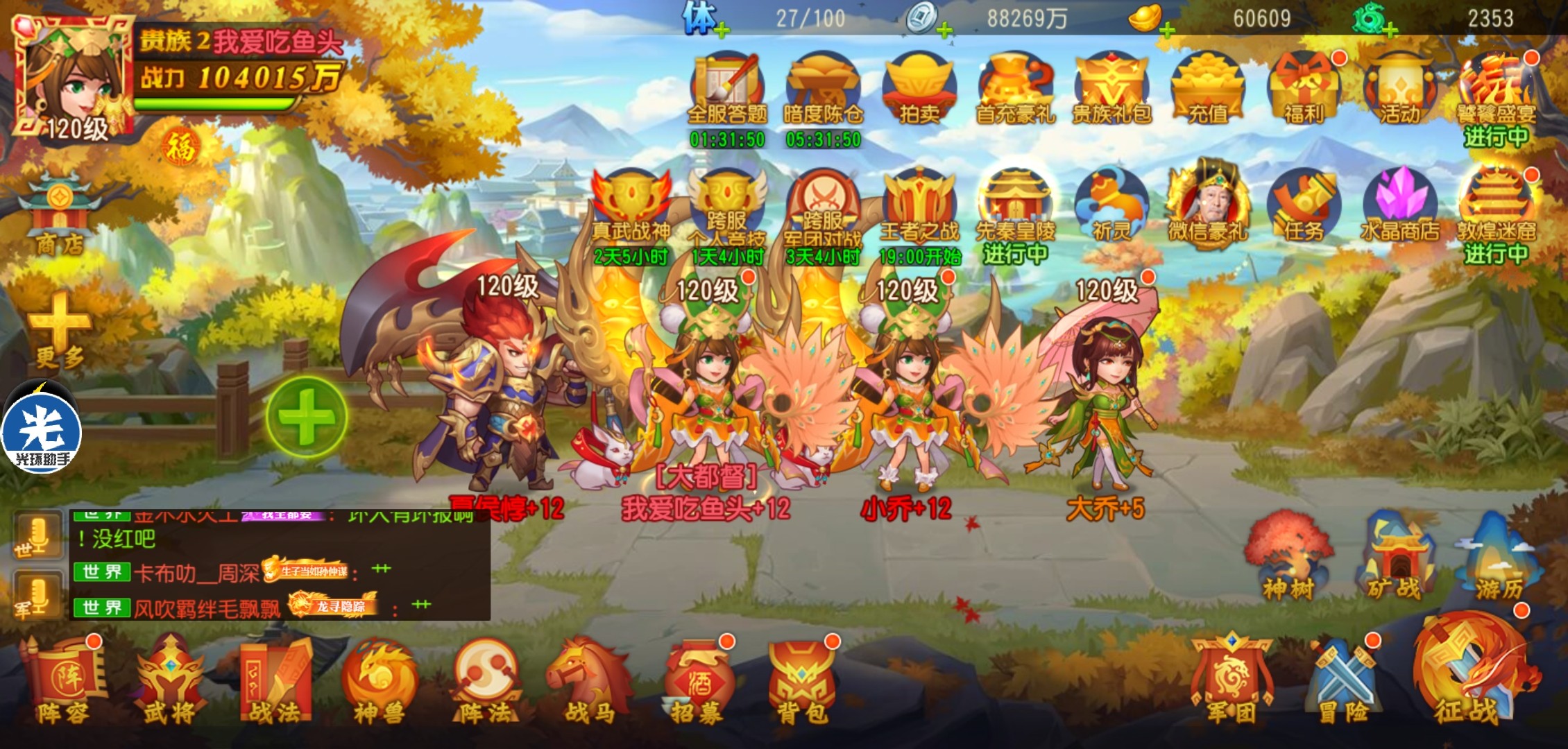Open the 神兽 divine beast menu
Screen dimensions: 1568x749
(x=379, y=683)
